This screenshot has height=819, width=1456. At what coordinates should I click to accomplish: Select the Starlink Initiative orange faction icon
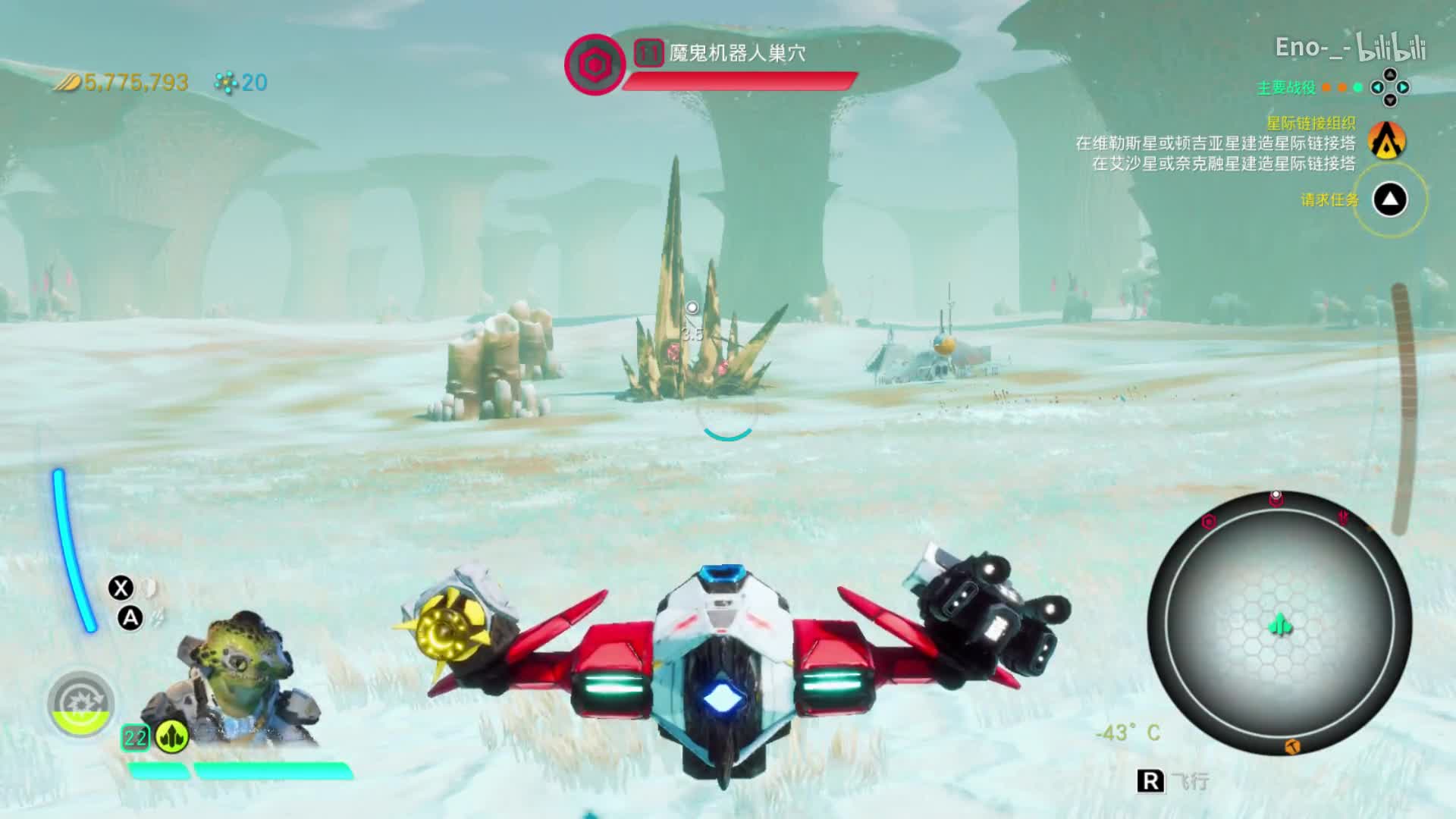[x=1388, y=140]
